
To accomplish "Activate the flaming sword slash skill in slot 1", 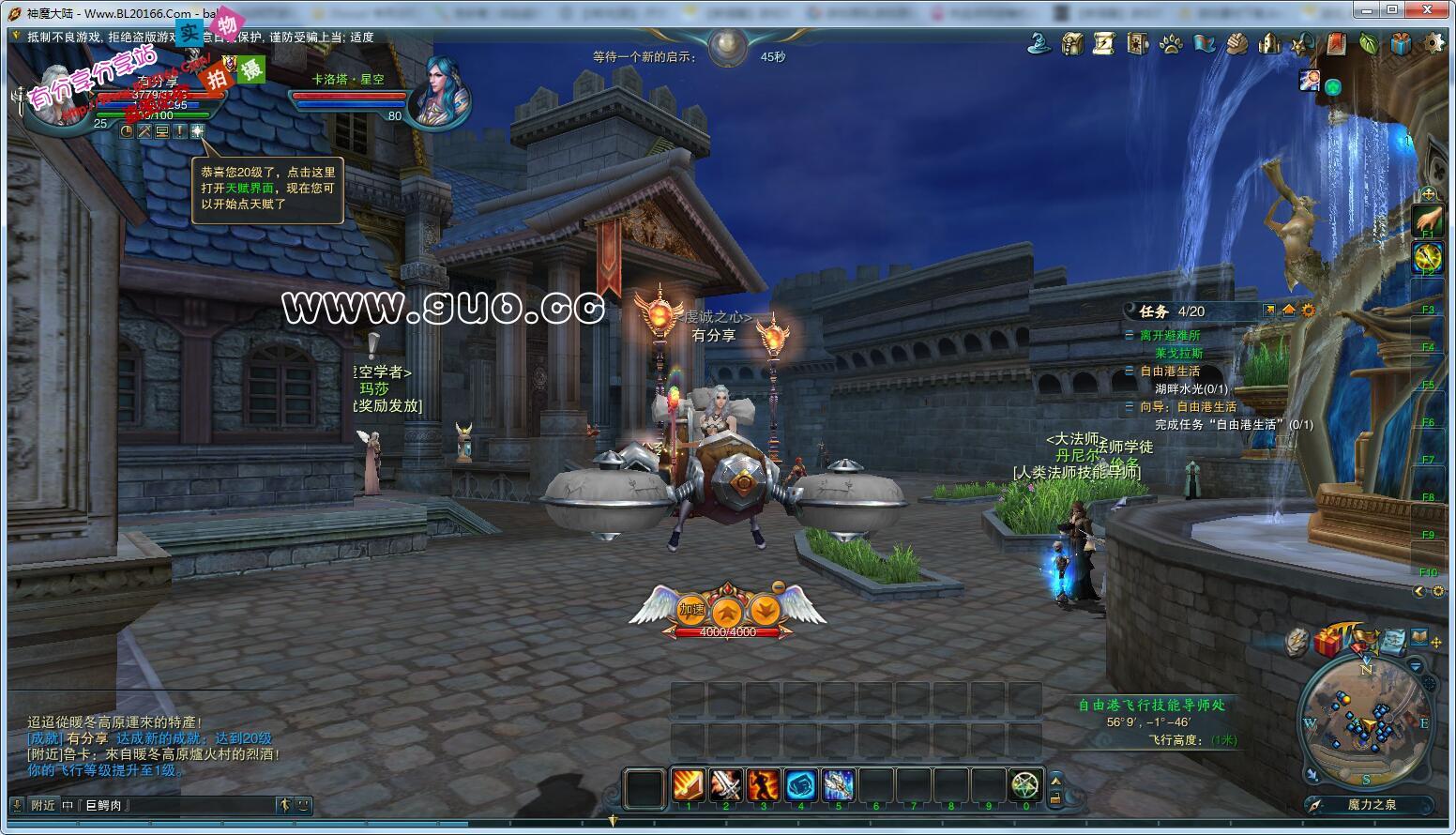I will (689, 784).
